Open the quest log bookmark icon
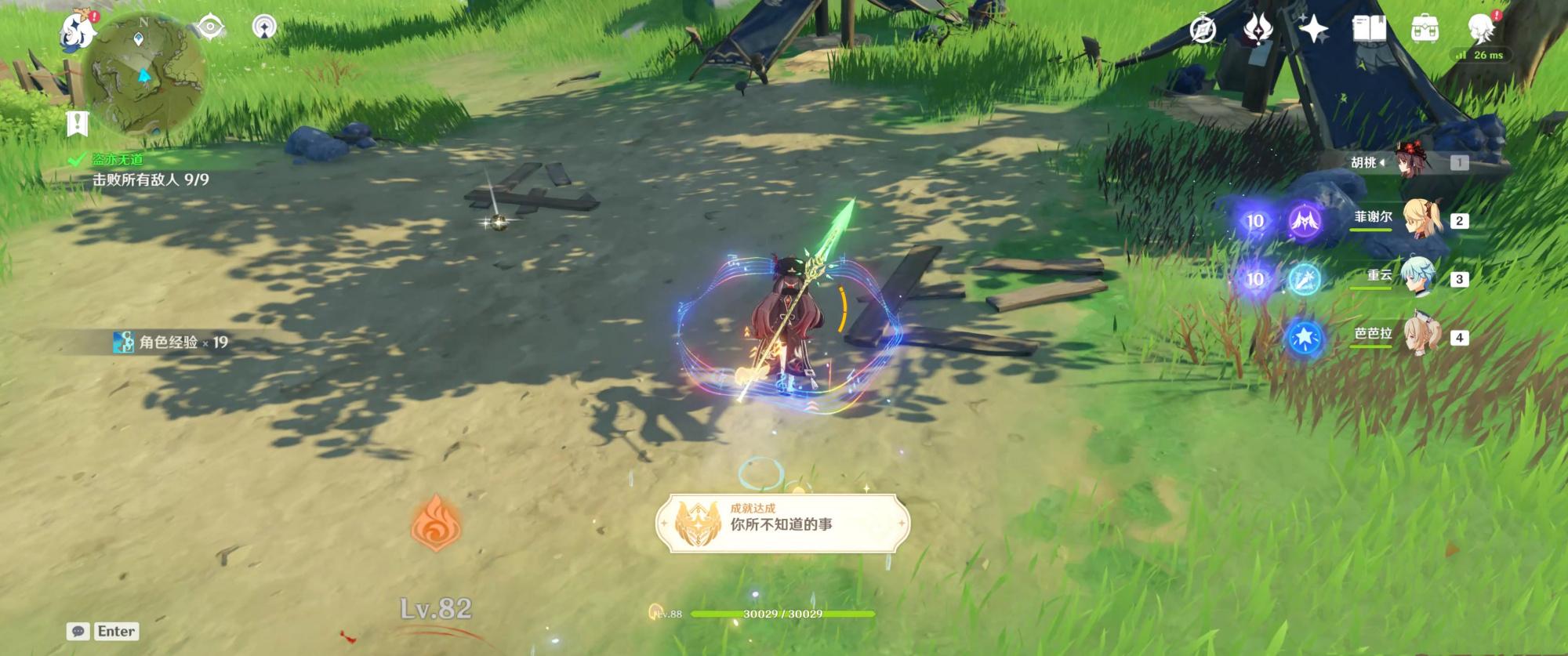1568x656 pixels. (77, 123)
